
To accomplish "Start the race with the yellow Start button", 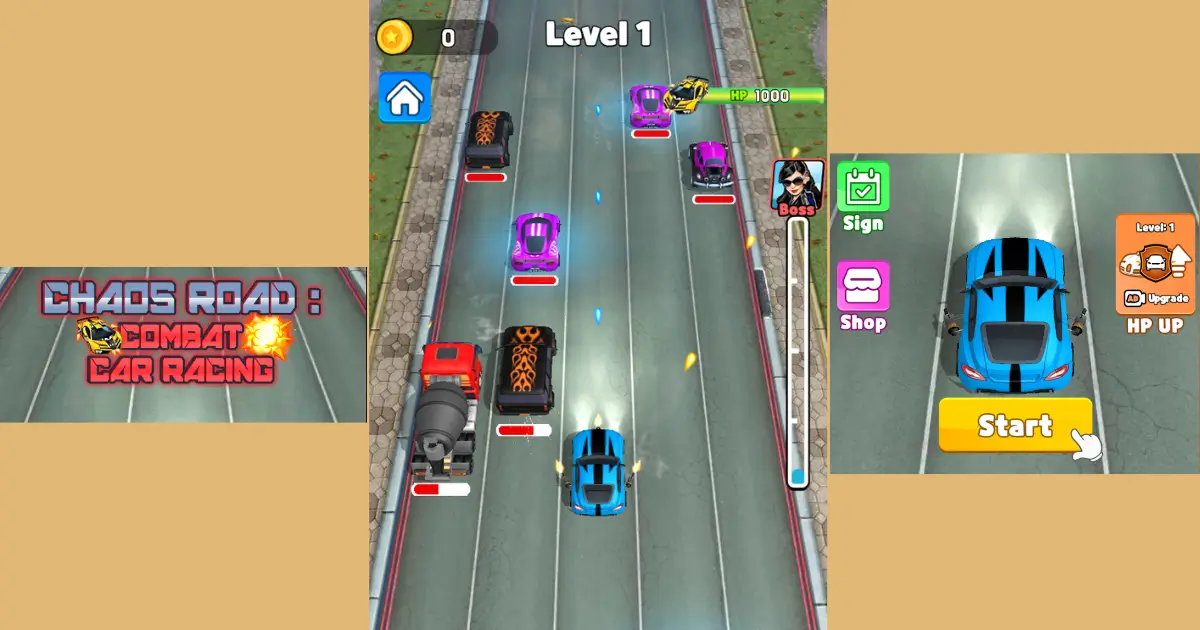I will pyautogui.click(x=1015, y=425).
